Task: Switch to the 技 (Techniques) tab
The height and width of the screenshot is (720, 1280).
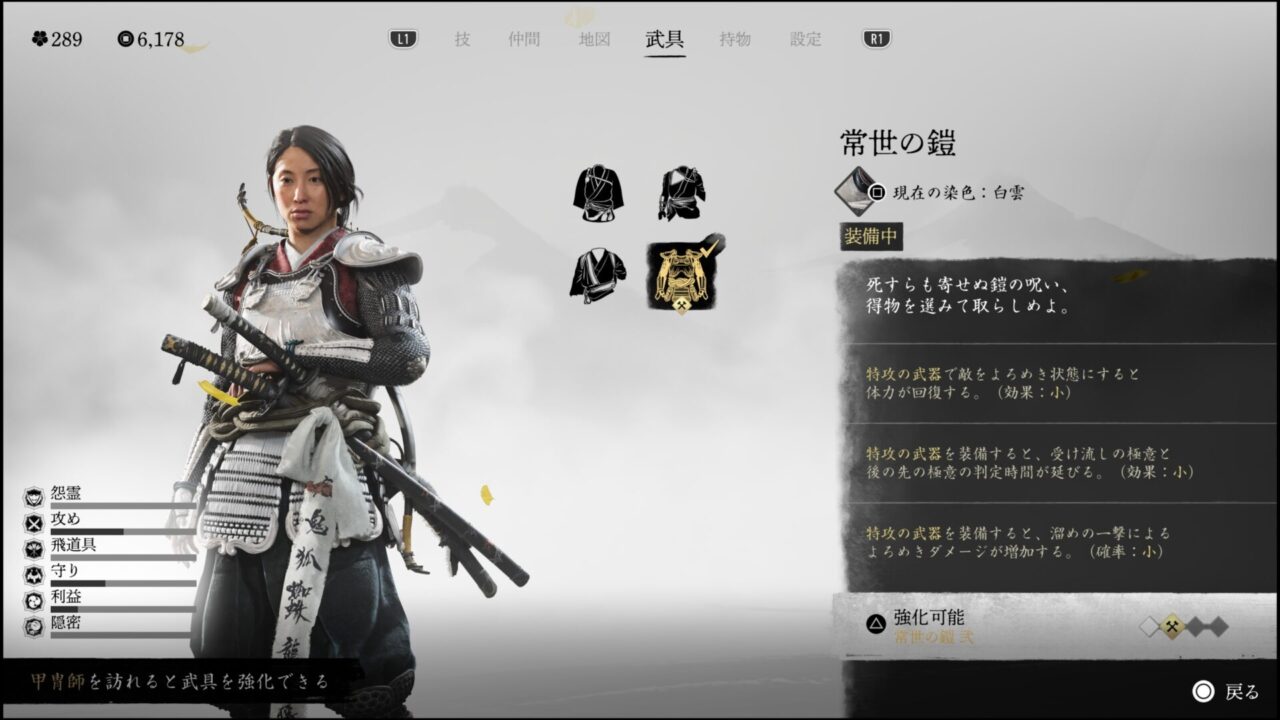Action: click(x=462, y=40)
